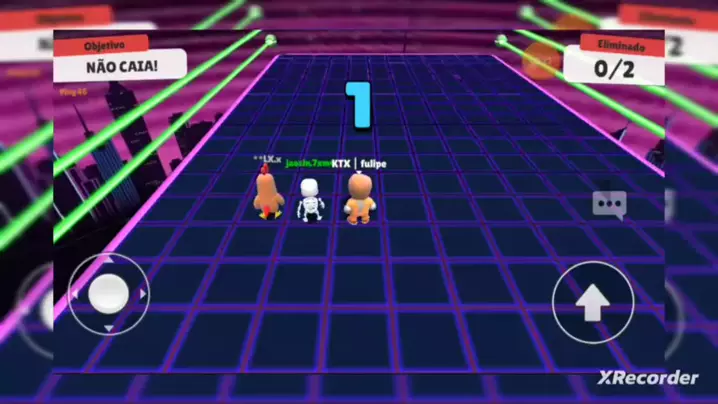Tap the virtual joystick knob
Image resolution: width=718 pixels, height=404 pixels.
(x=108, y=292)
